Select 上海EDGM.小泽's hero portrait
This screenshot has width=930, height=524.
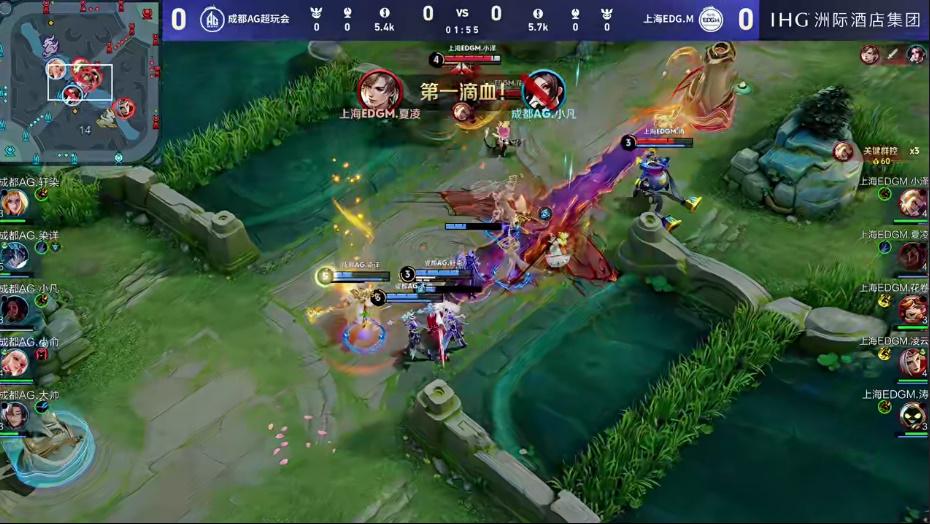pos(912,203)
